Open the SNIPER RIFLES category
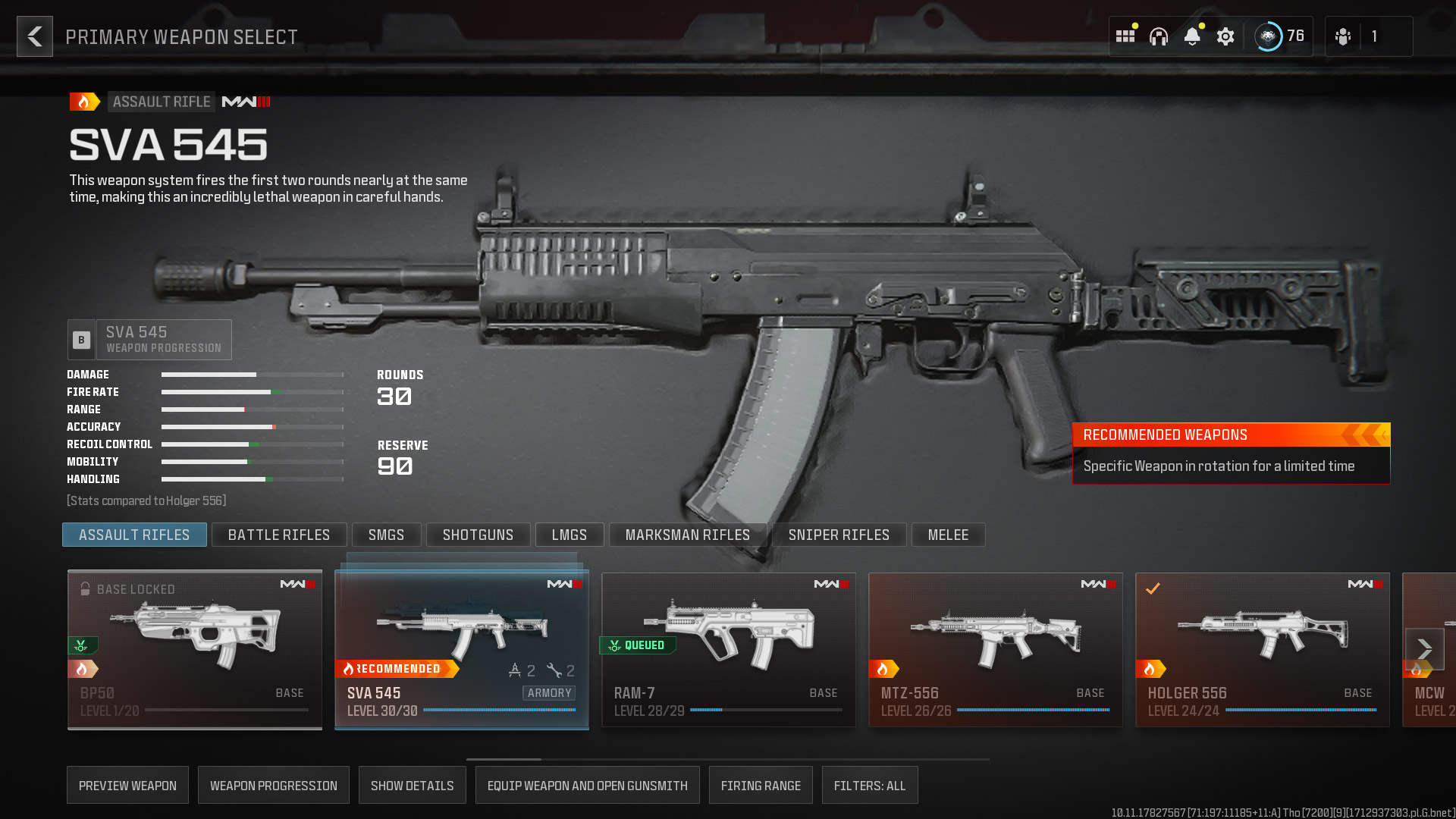The height and width of the screenshot is (819, 1456). (x=839, y=535)
